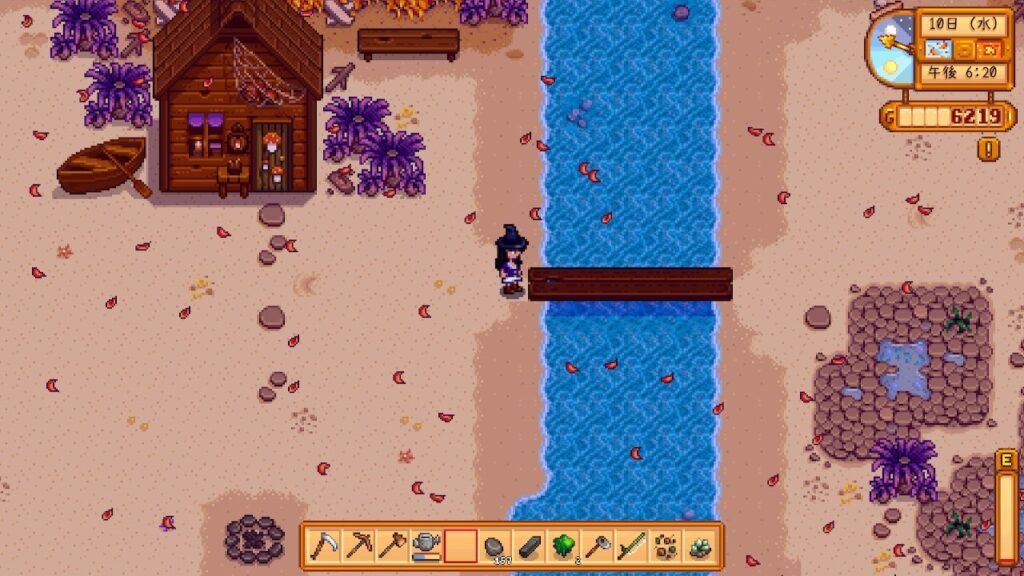Equip the green sword from the hotbar

click(x=631, y=546)
